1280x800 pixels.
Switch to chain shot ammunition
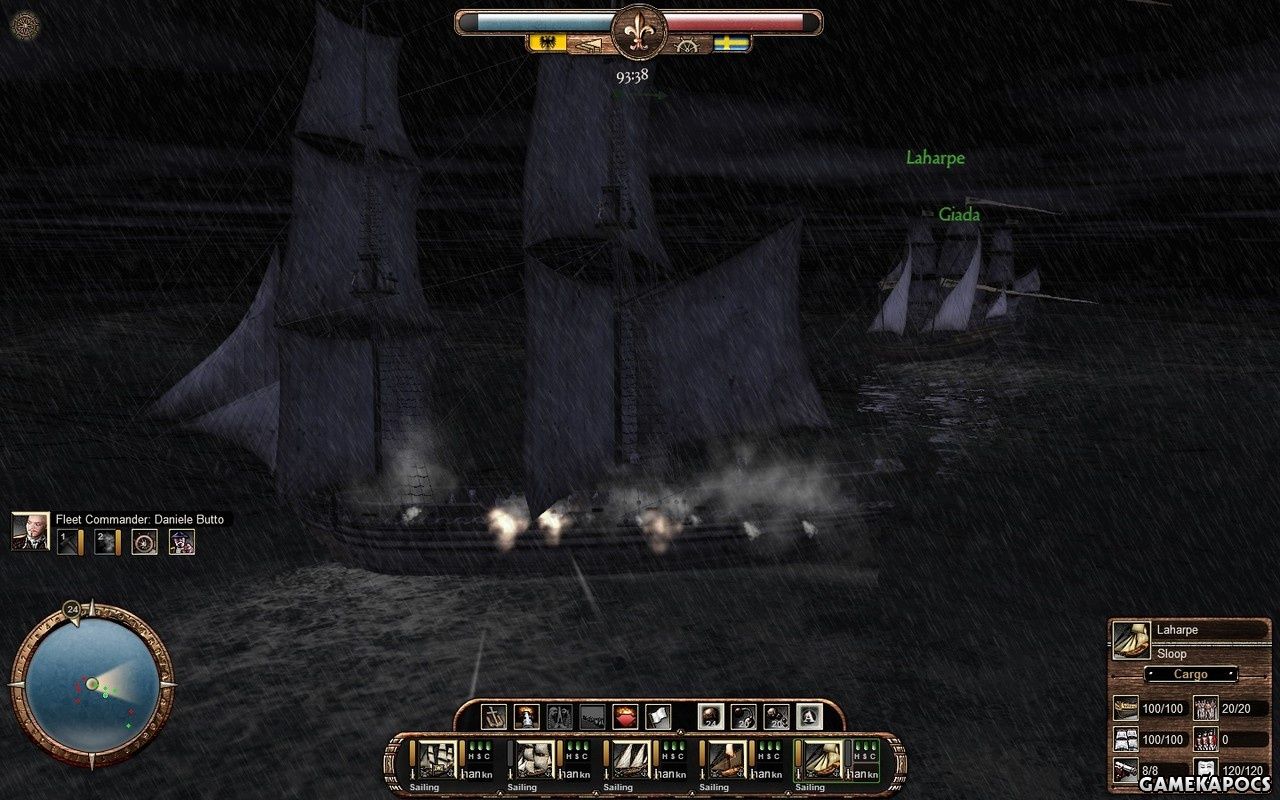tap(743, 716)
